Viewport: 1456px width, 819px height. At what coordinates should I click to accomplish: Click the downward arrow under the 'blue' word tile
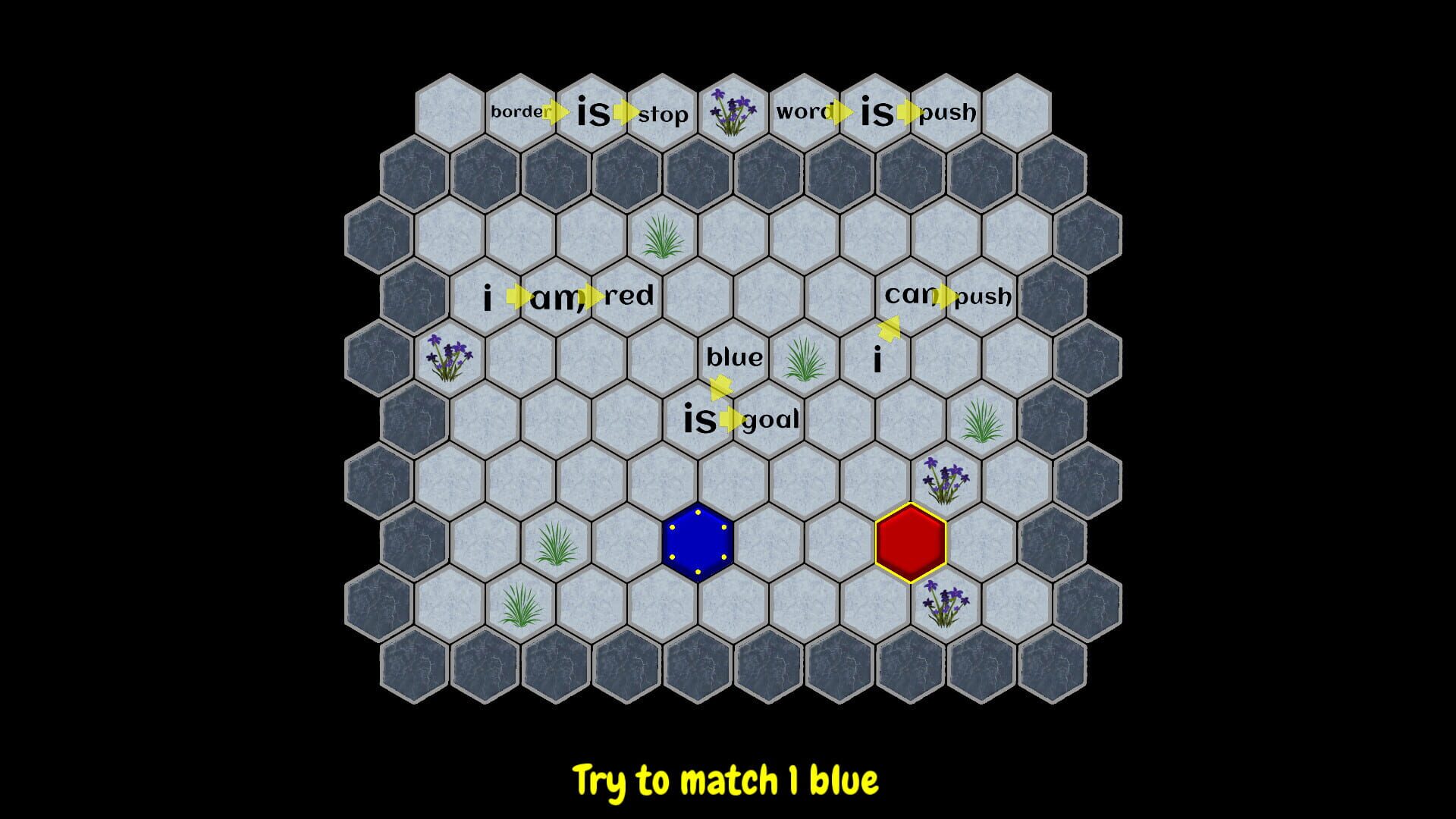pyautogui.click(x=720, y=388)
